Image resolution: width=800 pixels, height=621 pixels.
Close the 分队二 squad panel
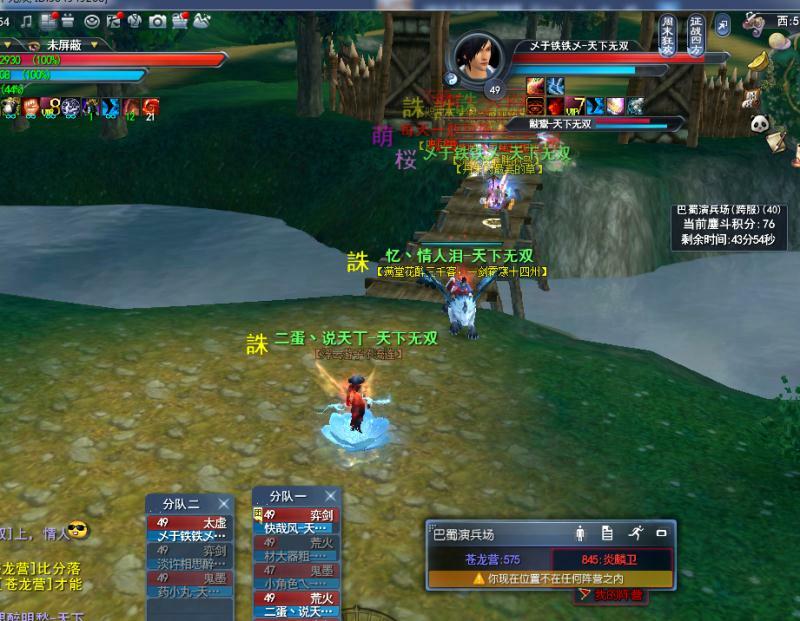click(x=224, y=503)
